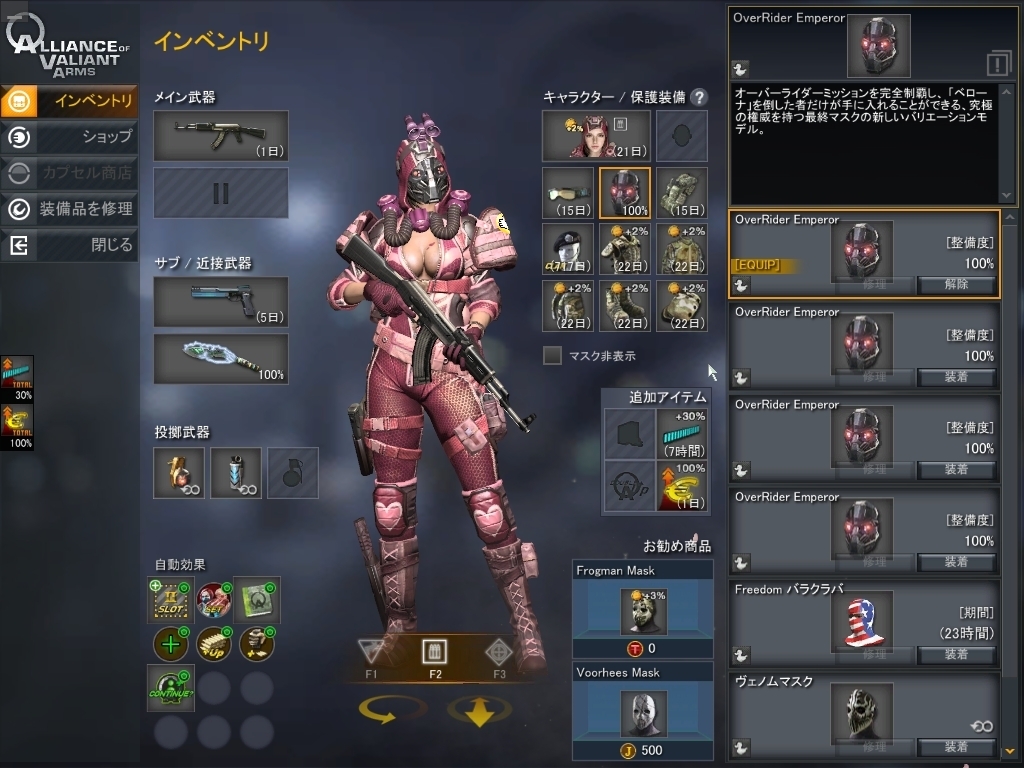Select the equipped OverRider Emperor mask slot
Viewport: 1024px width, 768px height.
(625, 193)
